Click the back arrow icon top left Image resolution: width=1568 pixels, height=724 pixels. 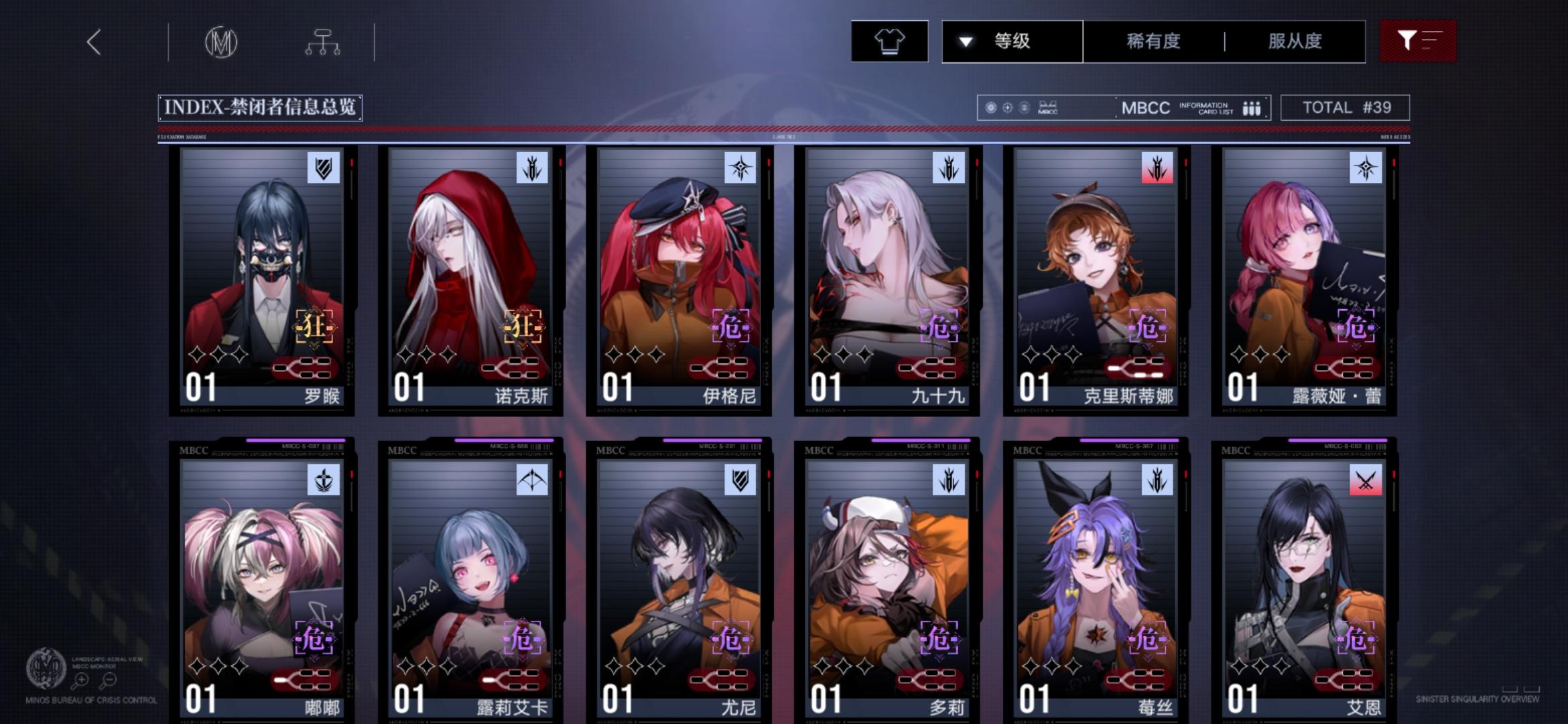(x=94, y=42)
